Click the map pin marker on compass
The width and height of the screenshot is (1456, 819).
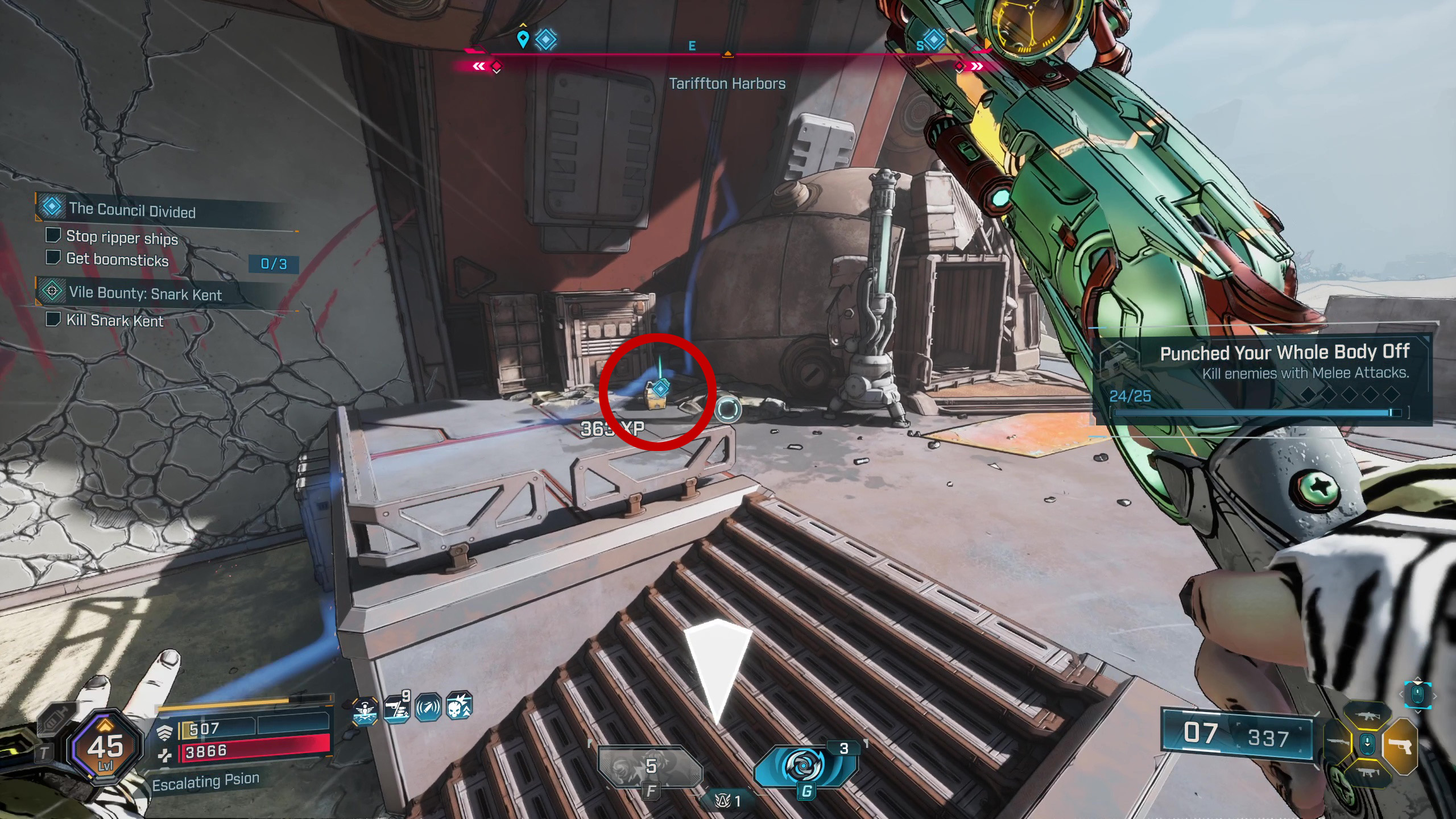[523, 39]
